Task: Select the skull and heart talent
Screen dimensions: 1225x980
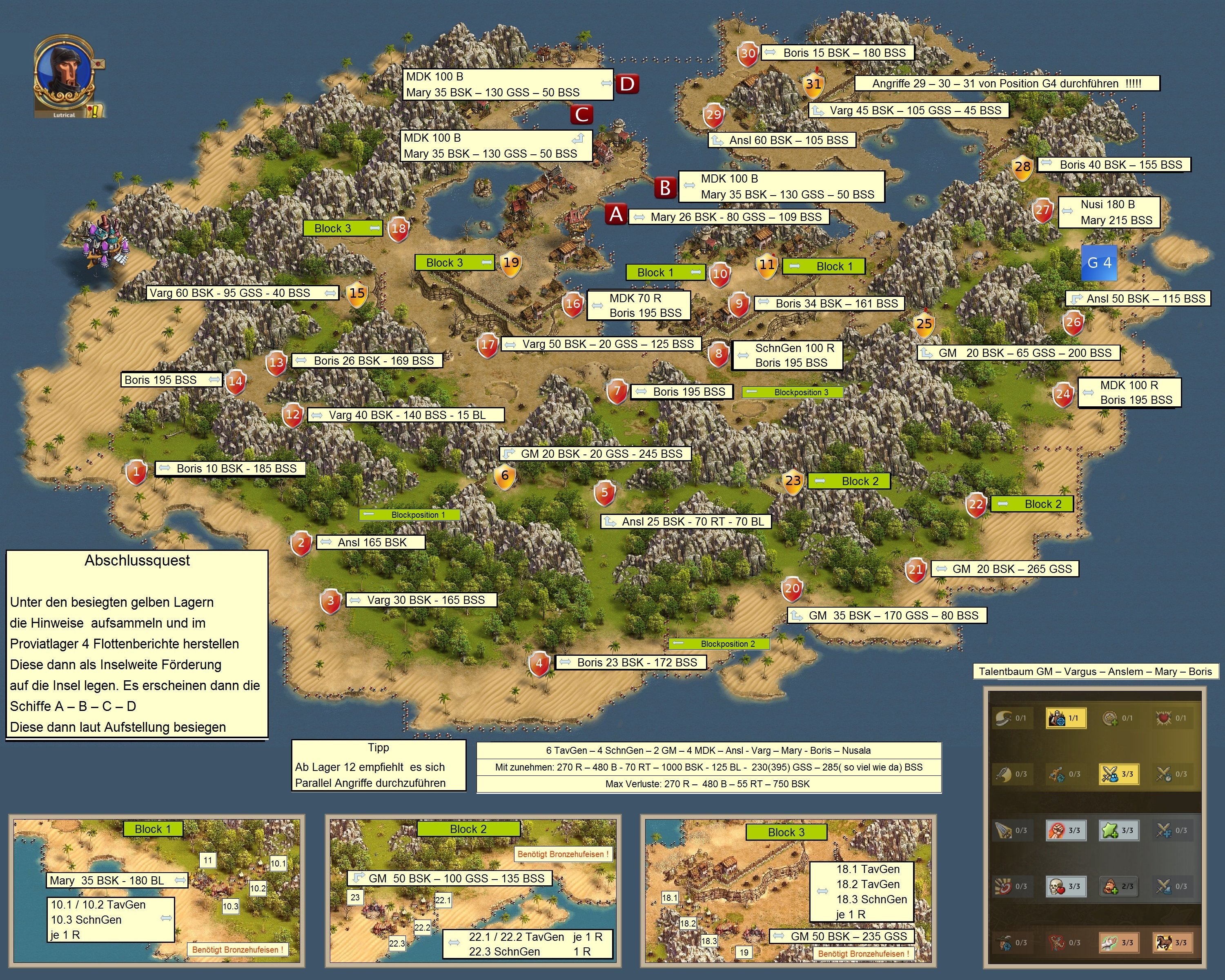Action: pyautogui.click(x=1065, y=886)
